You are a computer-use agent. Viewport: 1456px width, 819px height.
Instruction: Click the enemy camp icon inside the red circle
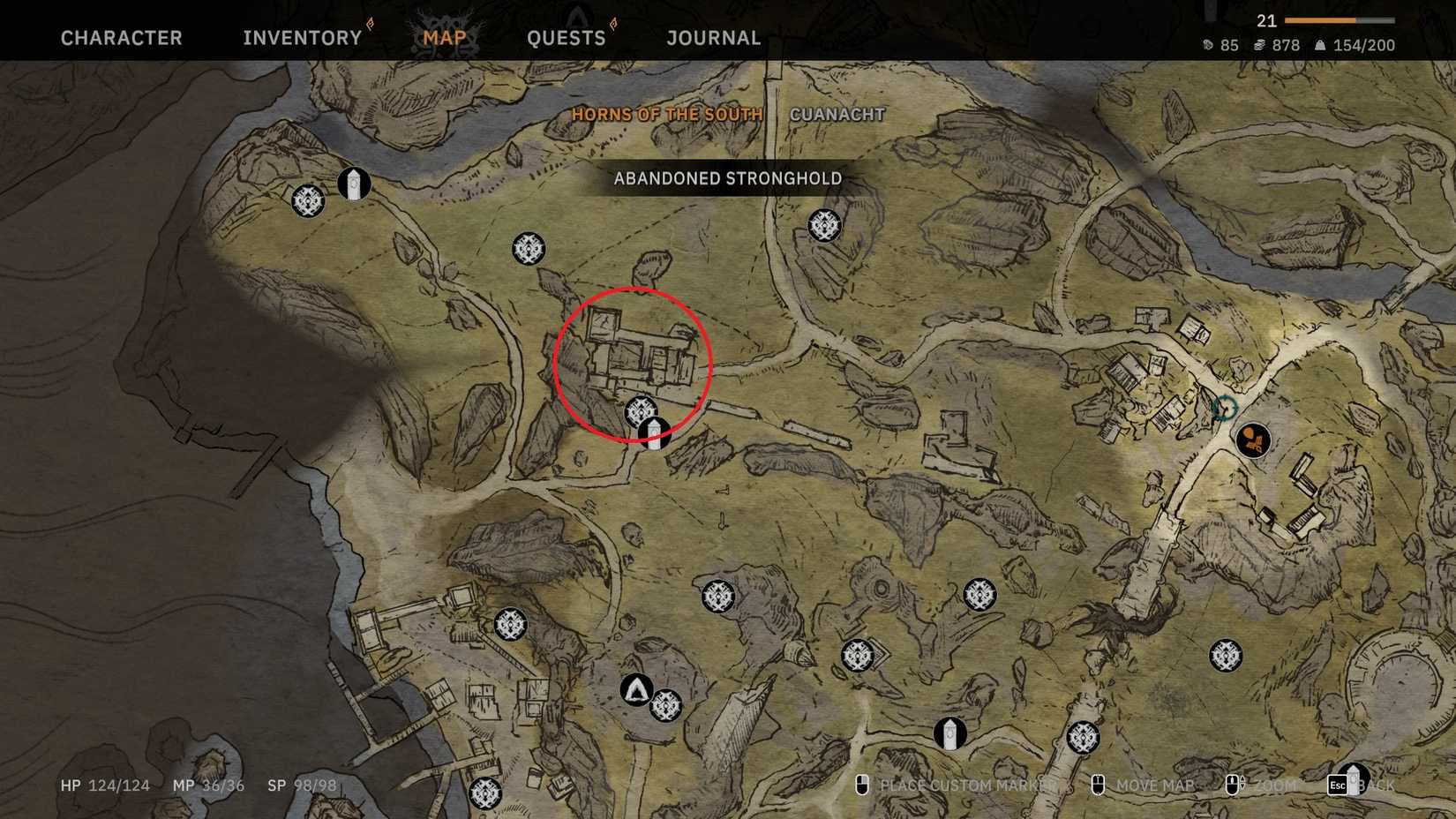[641, 409]
